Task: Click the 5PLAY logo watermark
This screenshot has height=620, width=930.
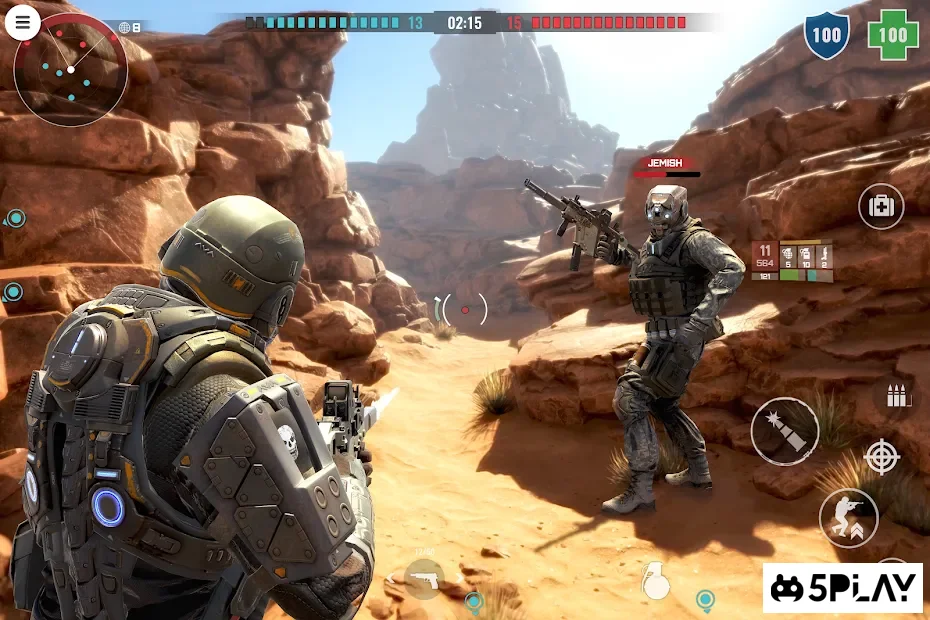Action: [843, 587]
